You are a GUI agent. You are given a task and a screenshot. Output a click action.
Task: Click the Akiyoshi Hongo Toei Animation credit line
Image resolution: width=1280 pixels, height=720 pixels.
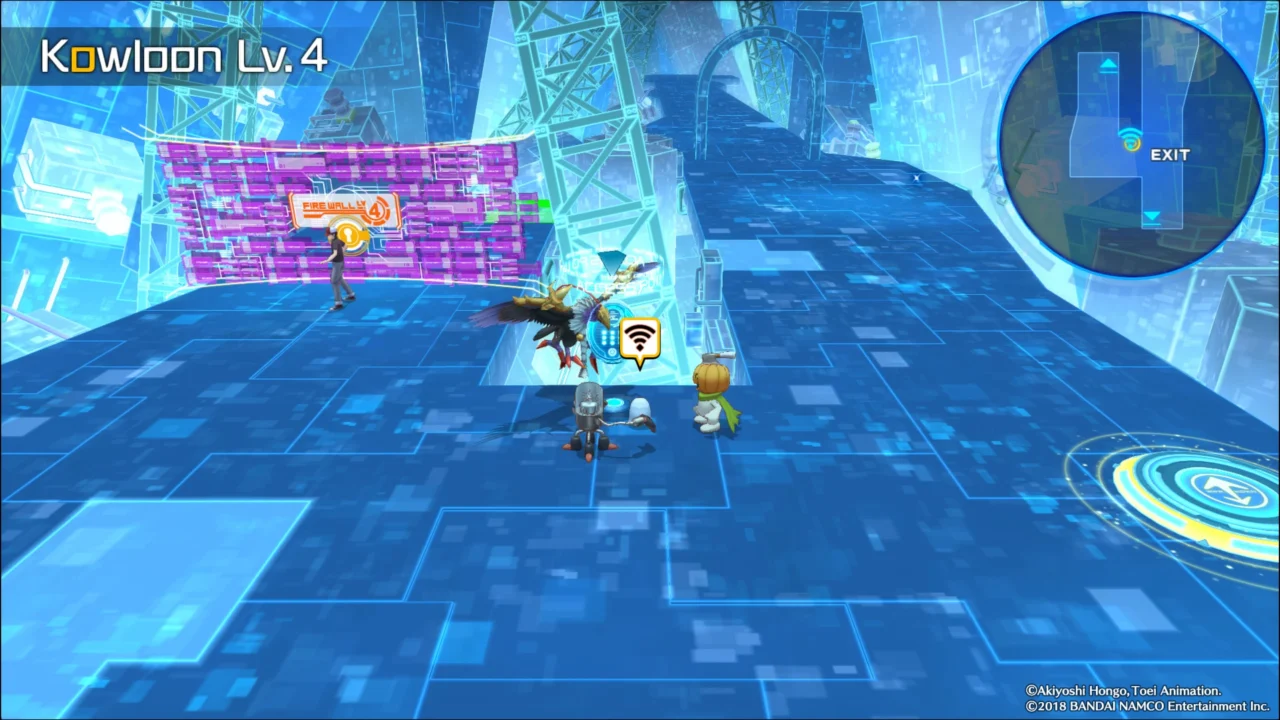[1125, 690]
